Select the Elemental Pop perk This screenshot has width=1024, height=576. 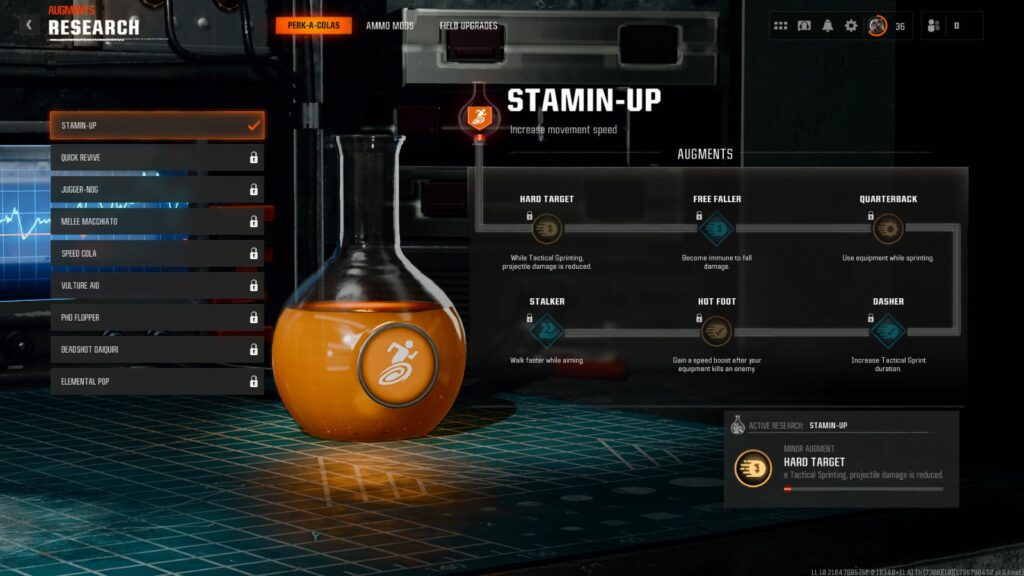pyautogui.click(x=157, y=382)
